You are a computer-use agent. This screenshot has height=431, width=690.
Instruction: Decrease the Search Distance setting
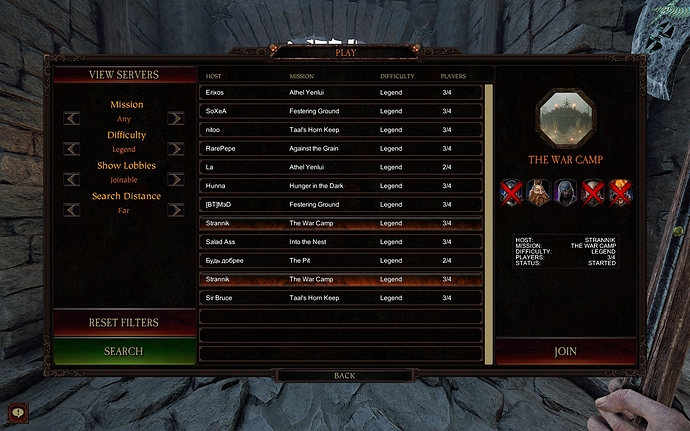pyautogui.click(x=72, y=210)
